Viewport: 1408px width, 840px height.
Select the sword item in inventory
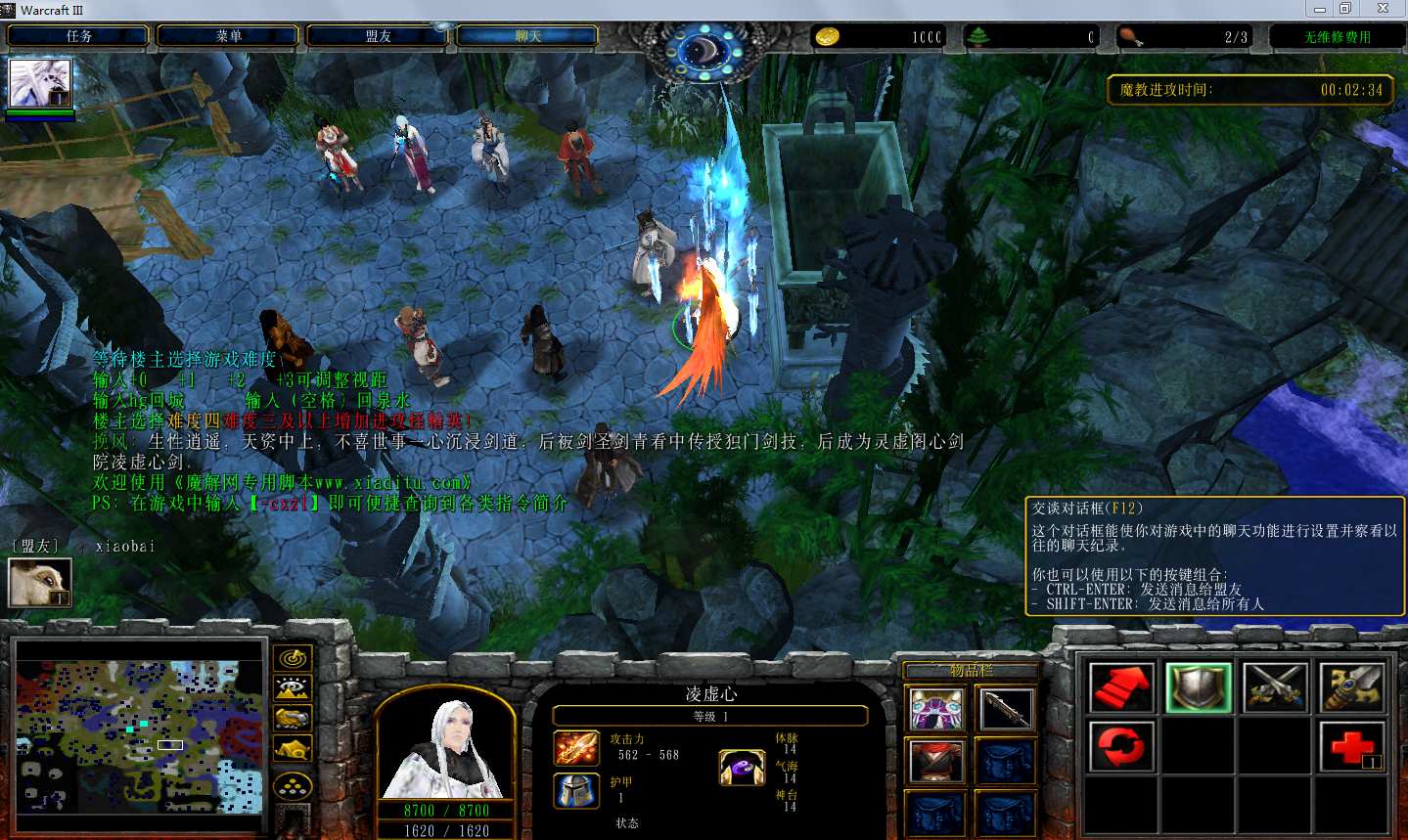(1005, 709)
